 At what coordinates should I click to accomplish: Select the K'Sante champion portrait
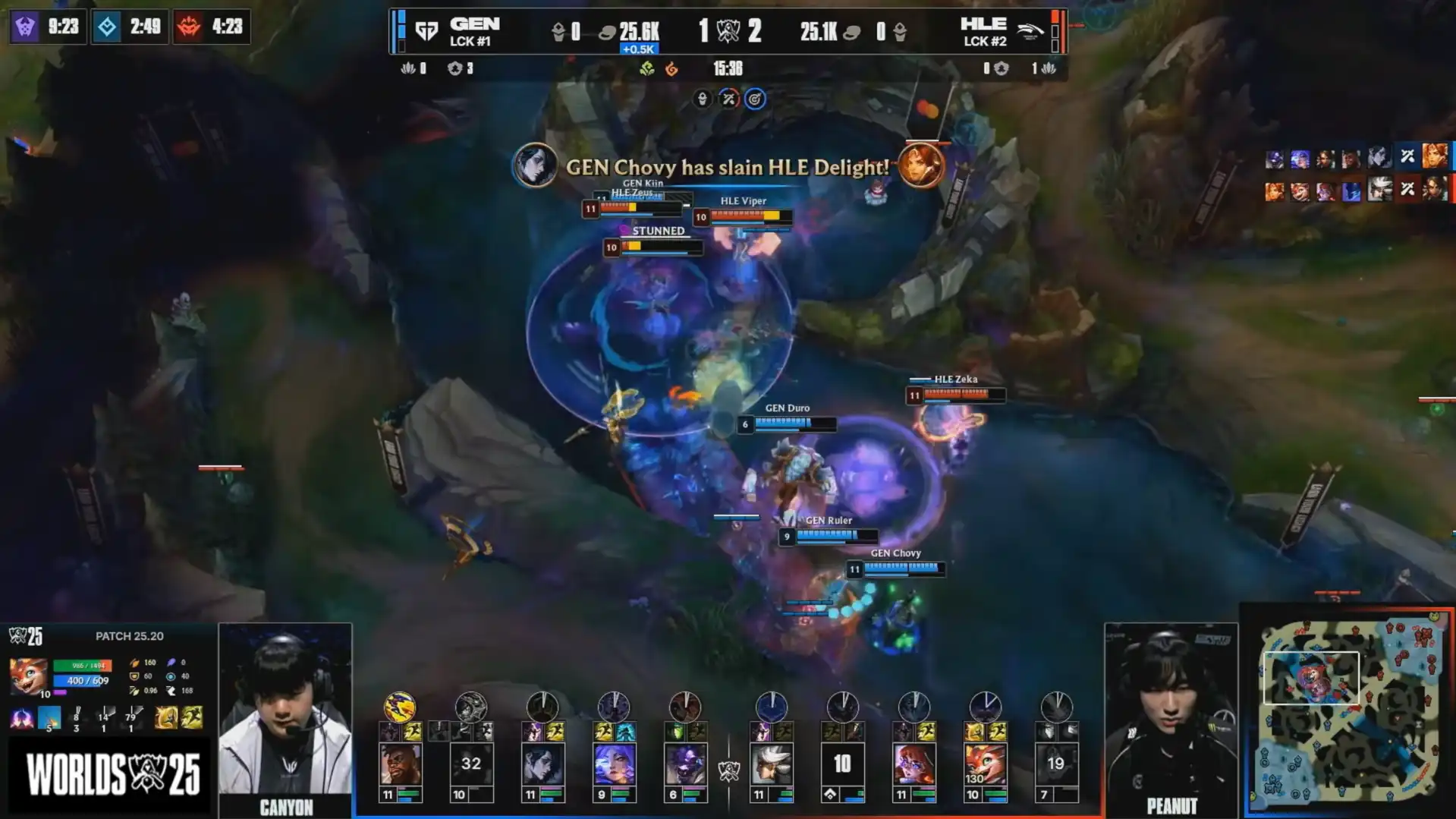point(400,764)
